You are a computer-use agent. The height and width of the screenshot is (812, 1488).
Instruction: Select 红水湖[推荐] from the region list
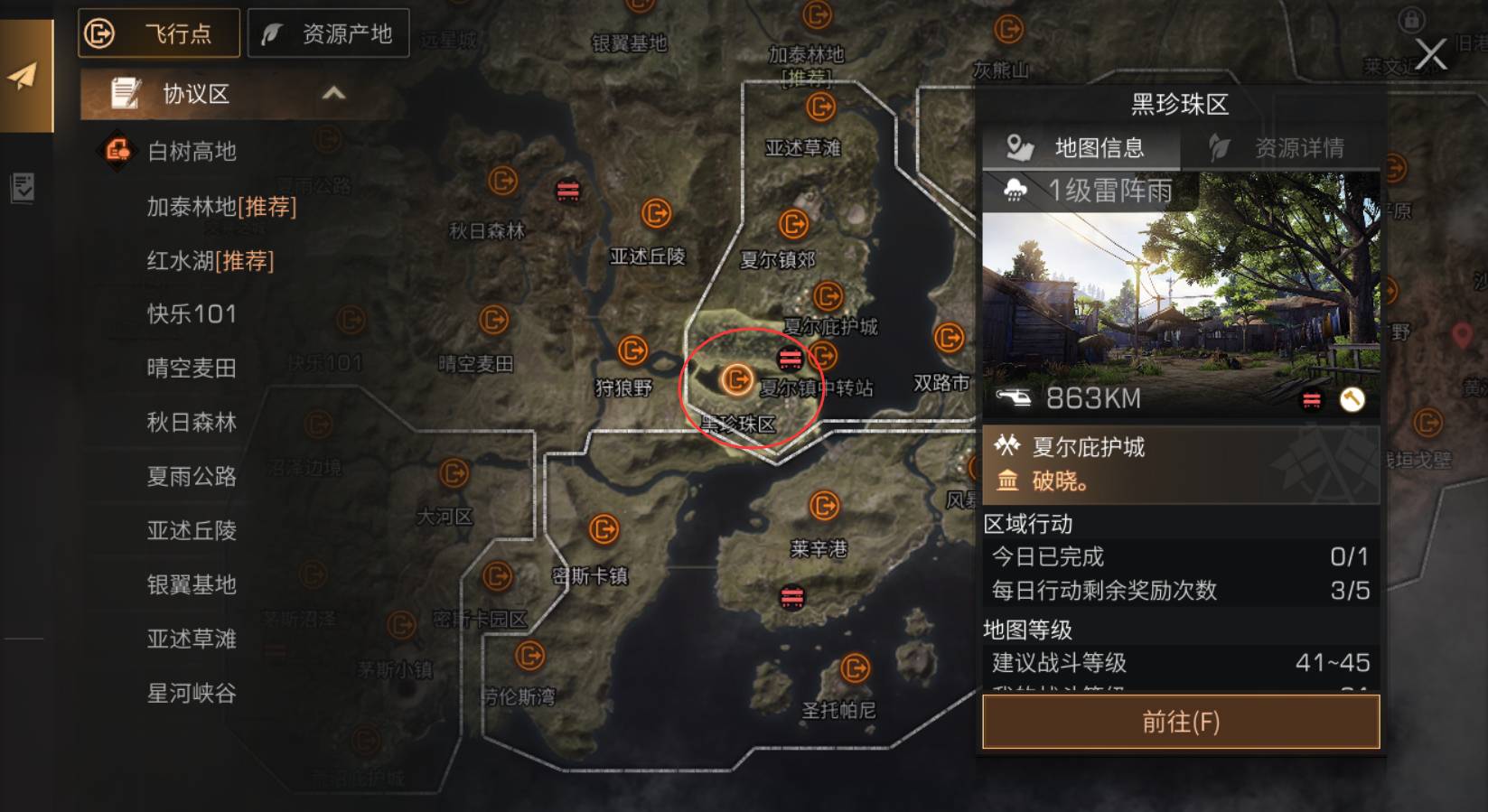click(210, 261)
